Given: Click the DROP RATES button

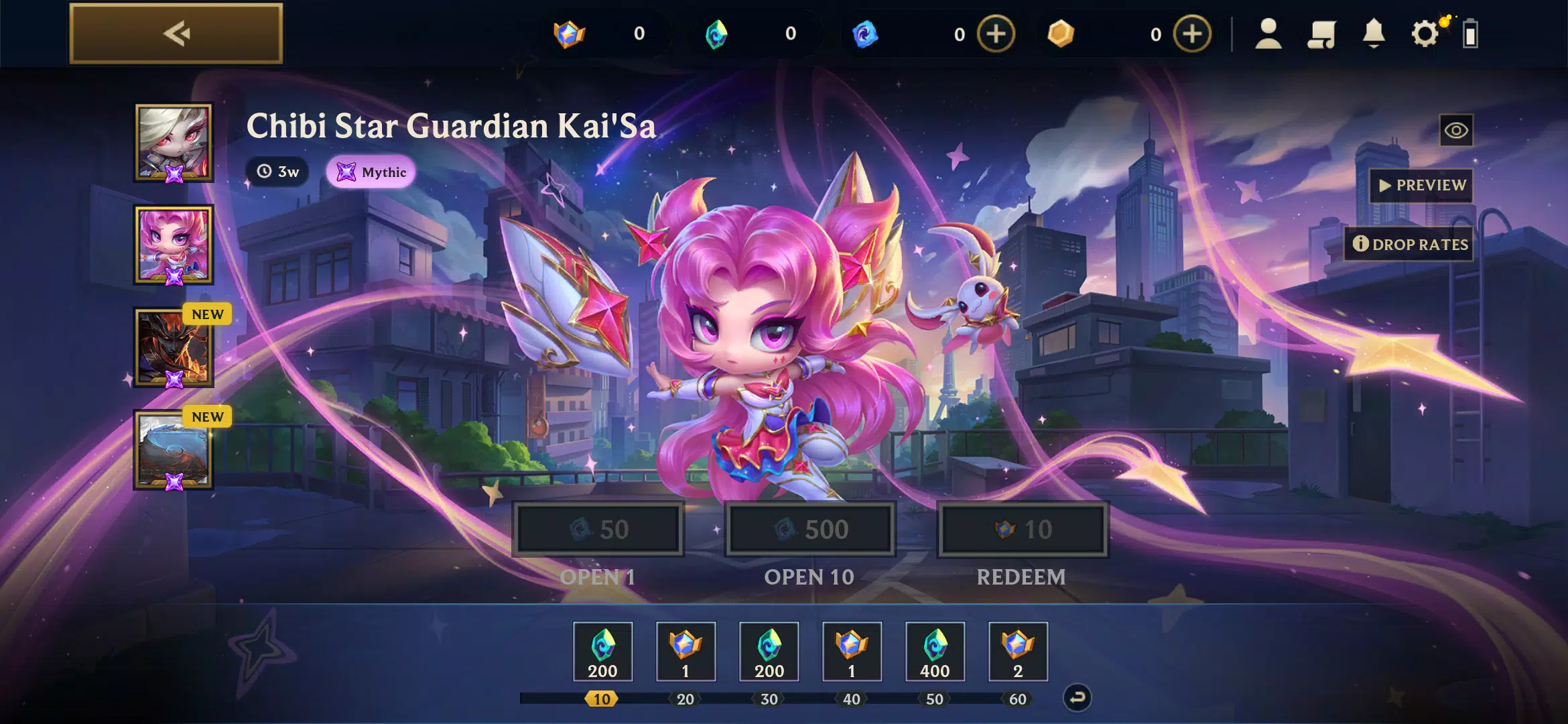Looking at the screenshot, I should pyautogui.click(x=1408, y=244).
